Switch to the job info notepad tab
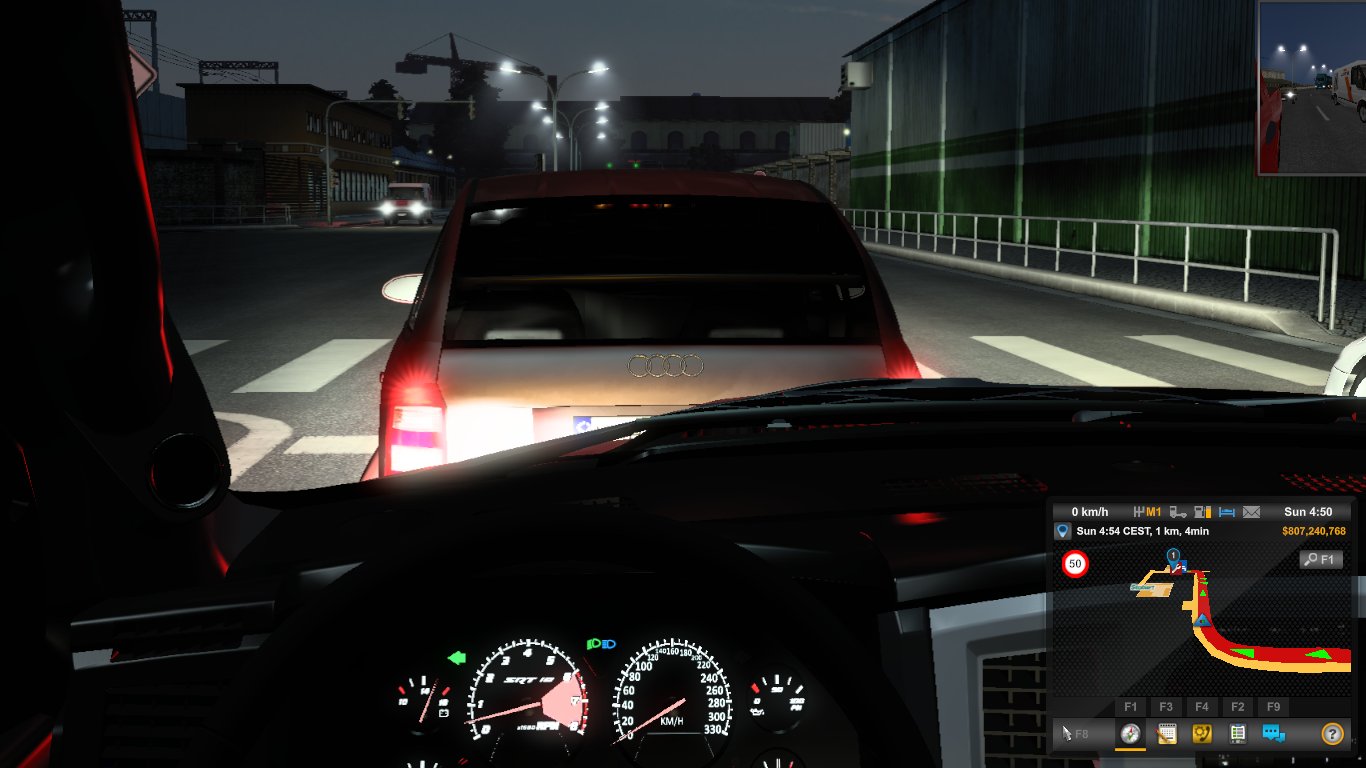Screen dimensions: 1366x768 pos(1166,734)
